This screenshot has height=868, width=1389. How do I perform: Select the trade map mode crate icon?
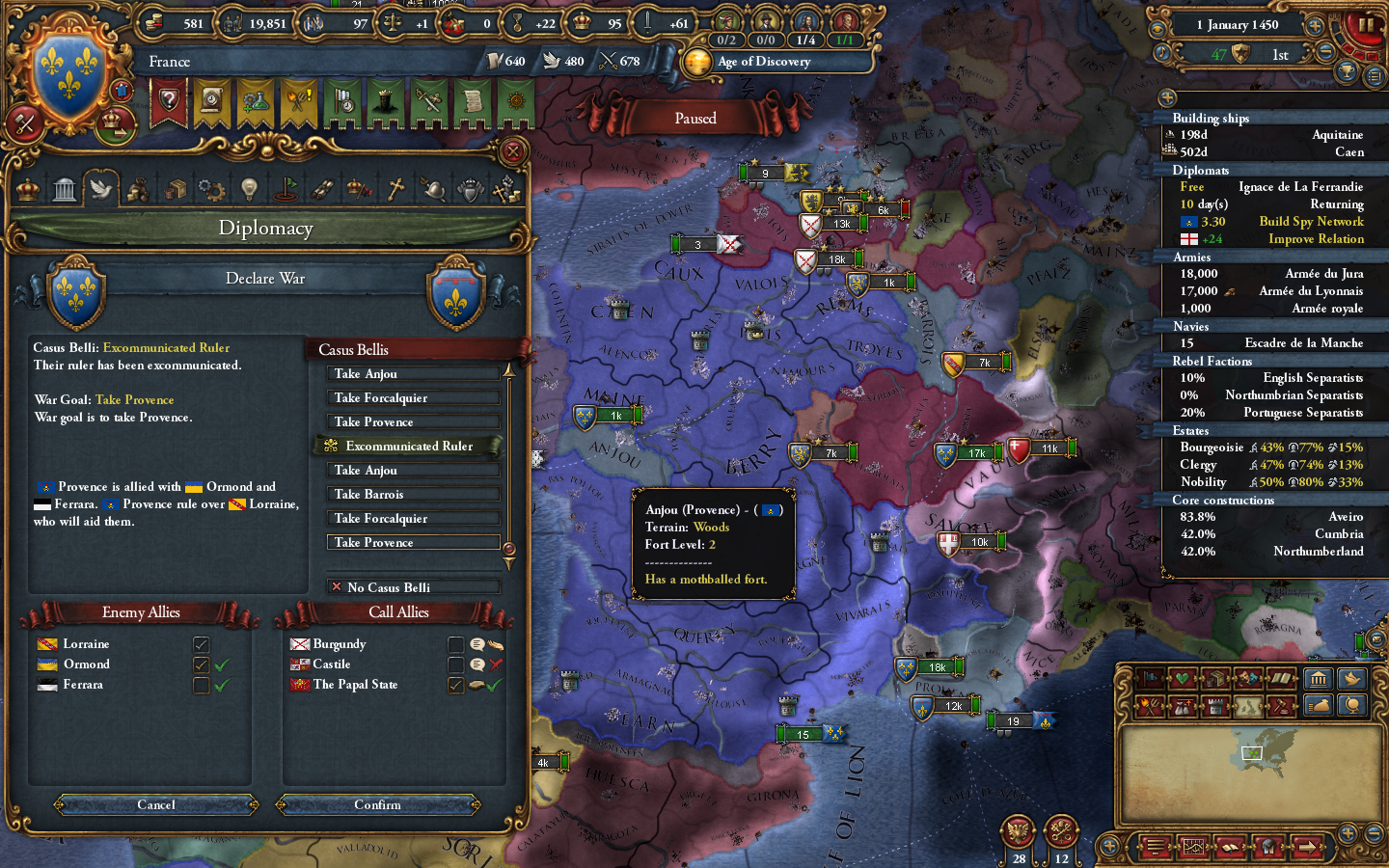[1215, 679]
